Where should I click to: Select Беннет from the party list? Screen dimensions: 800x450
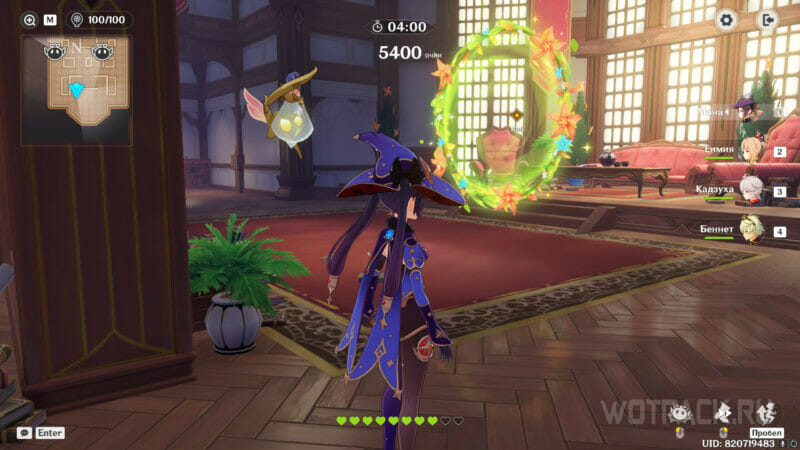pos(751,228)
